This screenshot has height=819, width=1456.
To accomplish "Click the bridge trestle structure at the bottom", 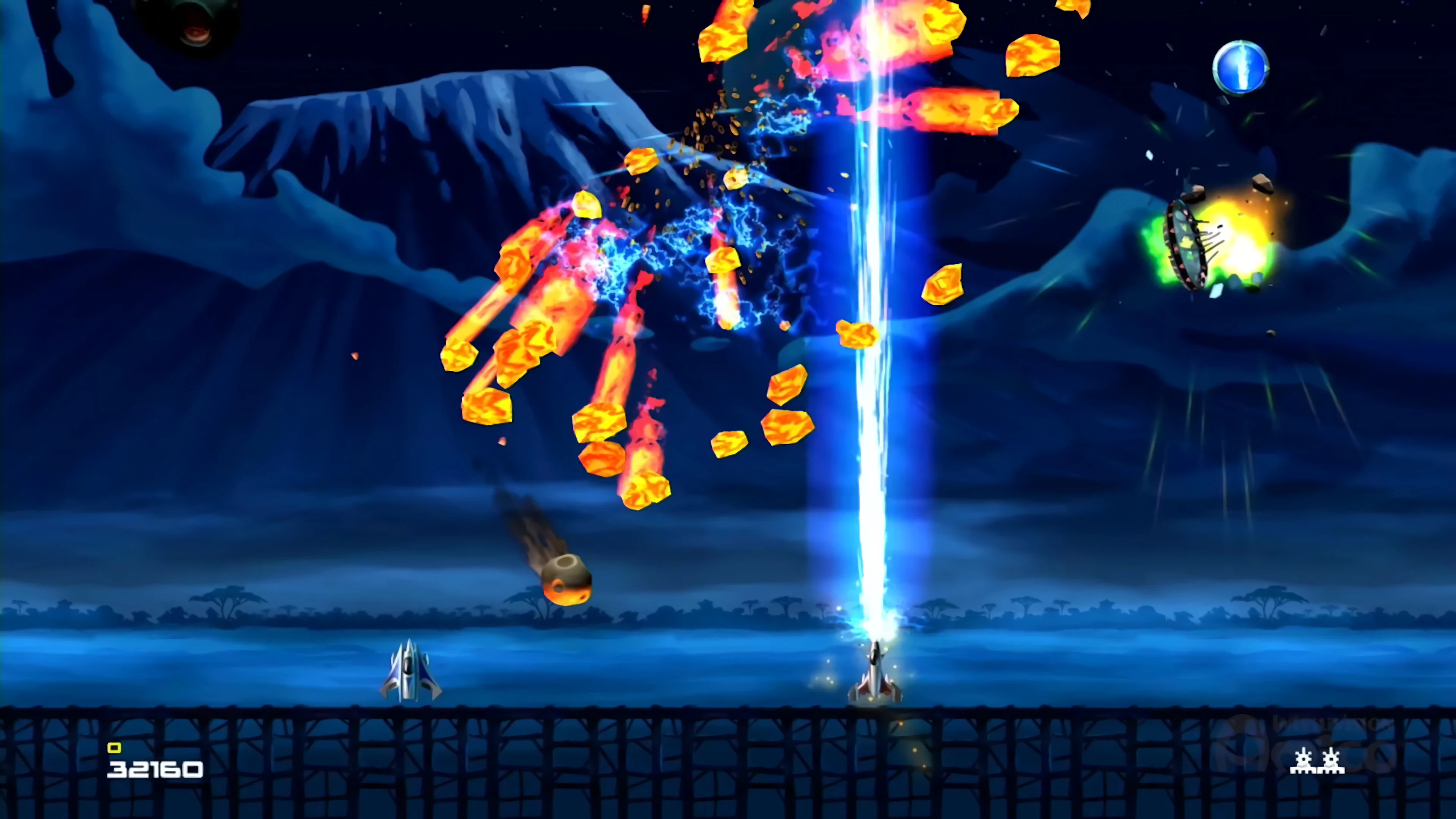I will pos(565,763).
